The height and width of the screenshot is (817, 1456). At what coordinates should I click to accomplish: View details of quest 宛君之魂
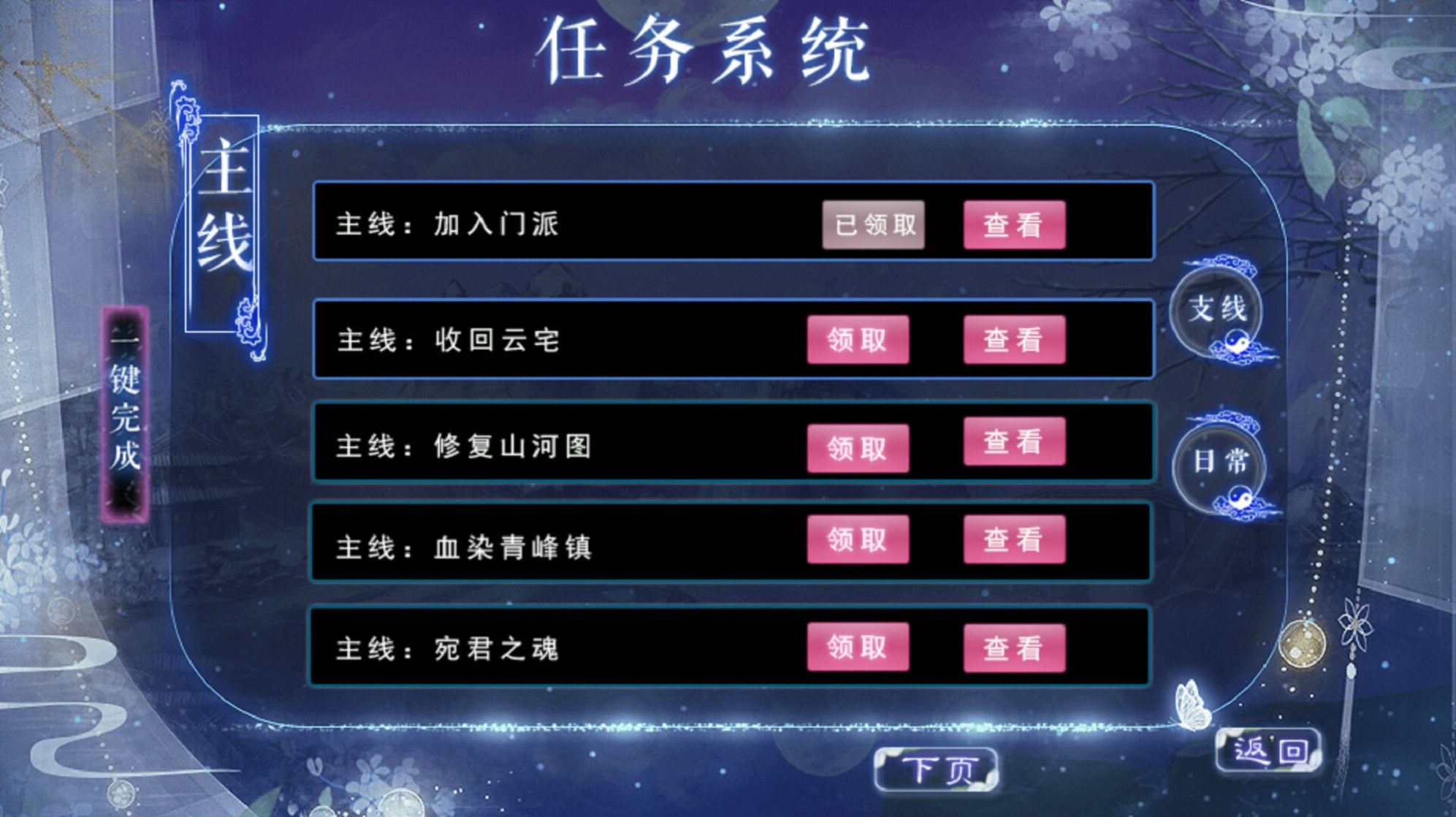click(1014, 646)
